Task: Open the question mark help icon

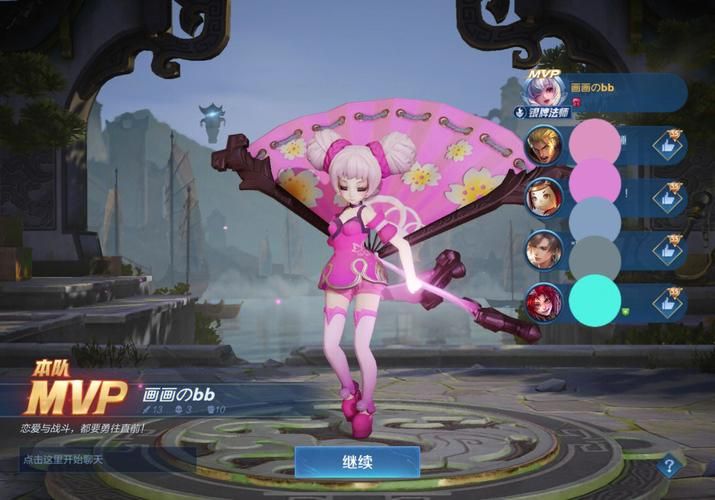Action: click(x=668, y=464)
